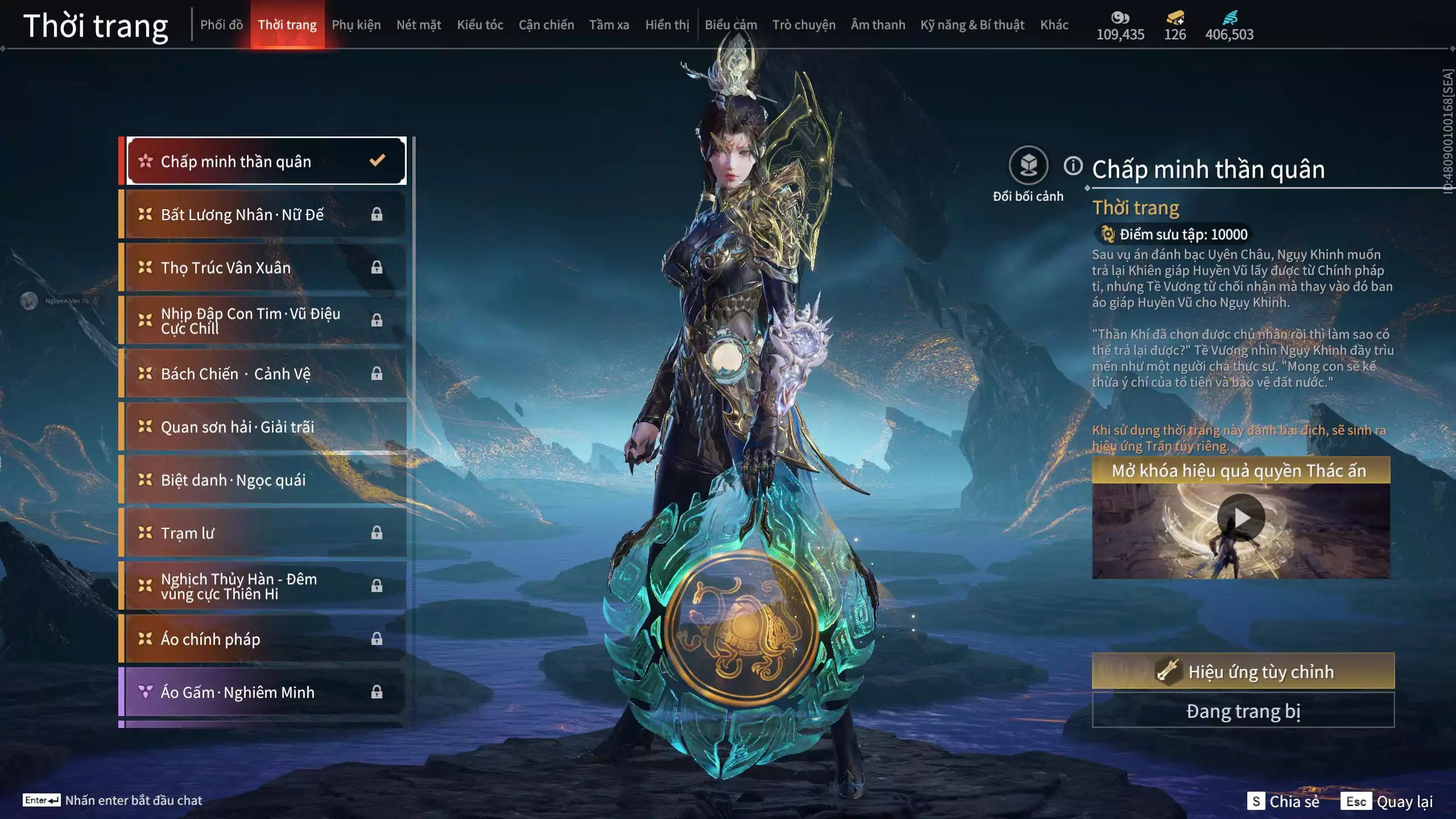Open the Phụ kiện tab
1456x819 pixels.
point(356,25)
